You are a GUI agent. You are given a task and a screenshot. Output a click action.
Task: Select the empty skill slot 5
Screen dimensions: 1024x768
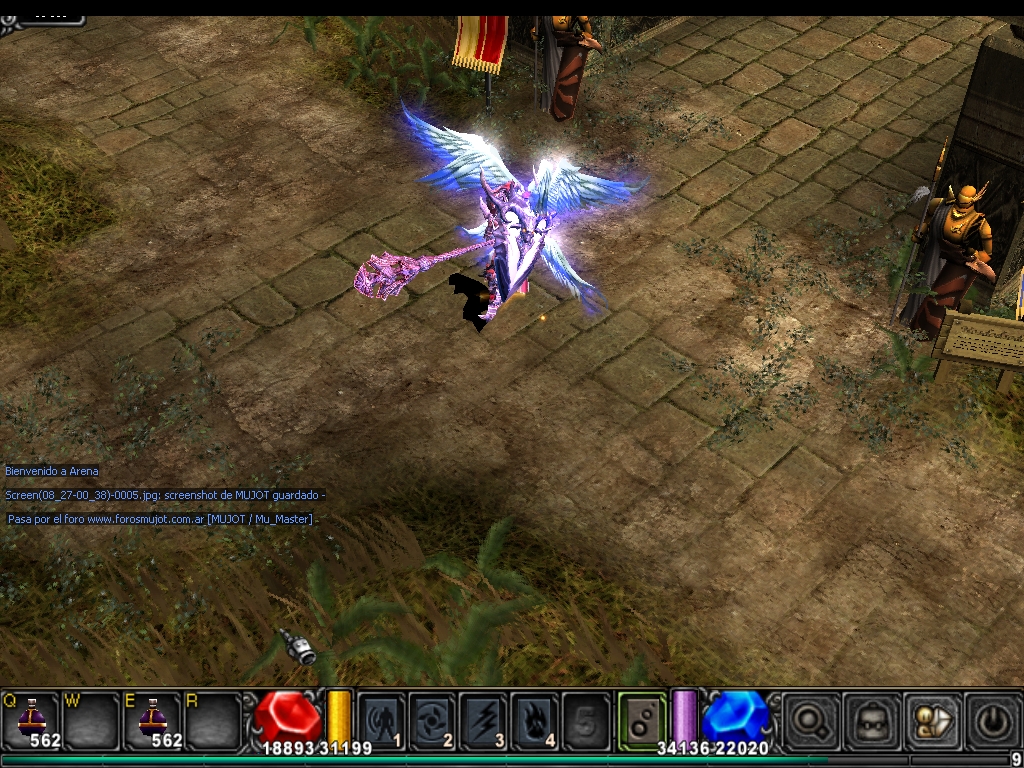(x=586, y=720)
